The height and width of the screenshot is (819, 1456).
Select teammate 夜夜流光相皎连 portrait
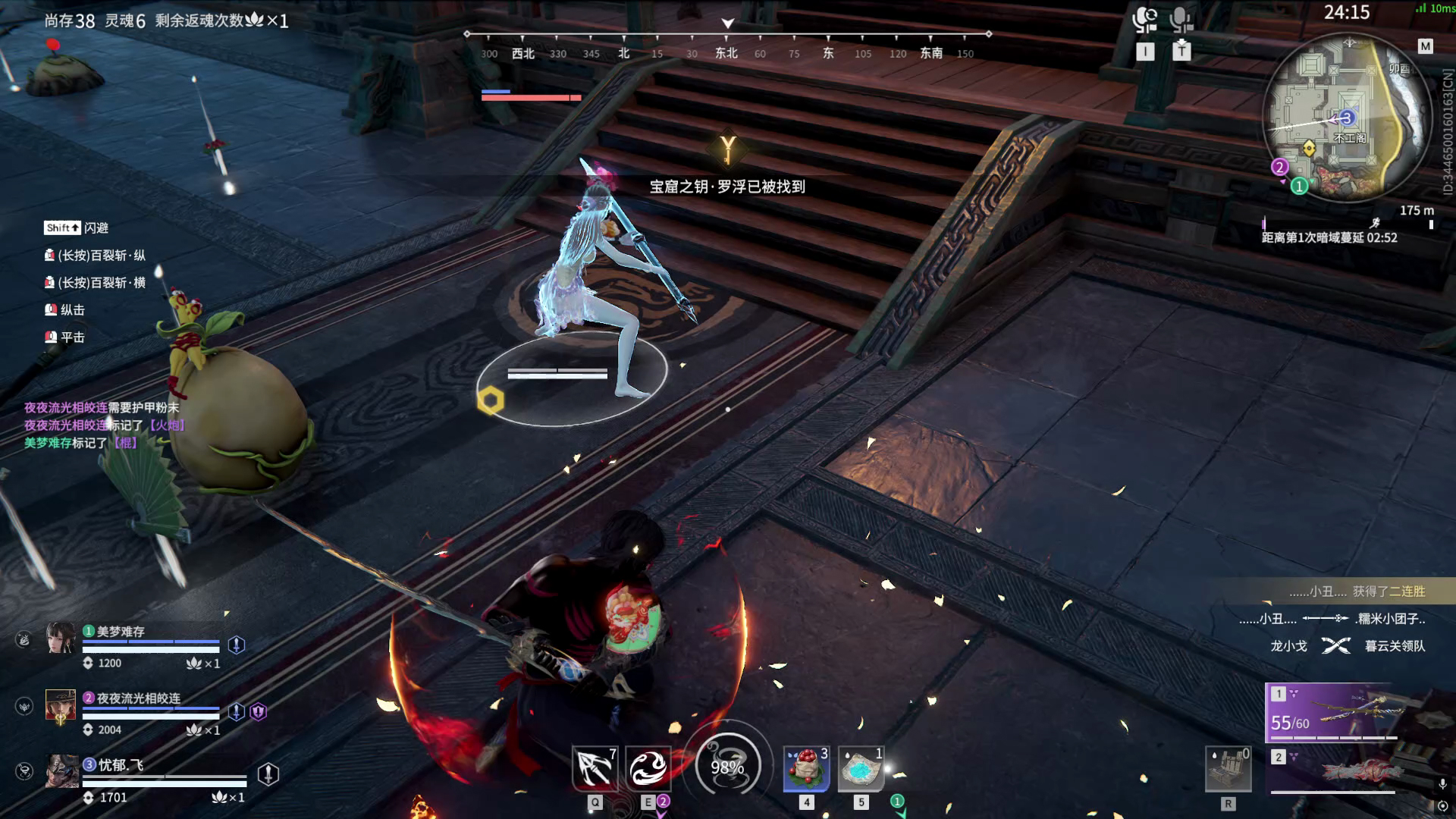pyautogui.click(x=61, y=705)
